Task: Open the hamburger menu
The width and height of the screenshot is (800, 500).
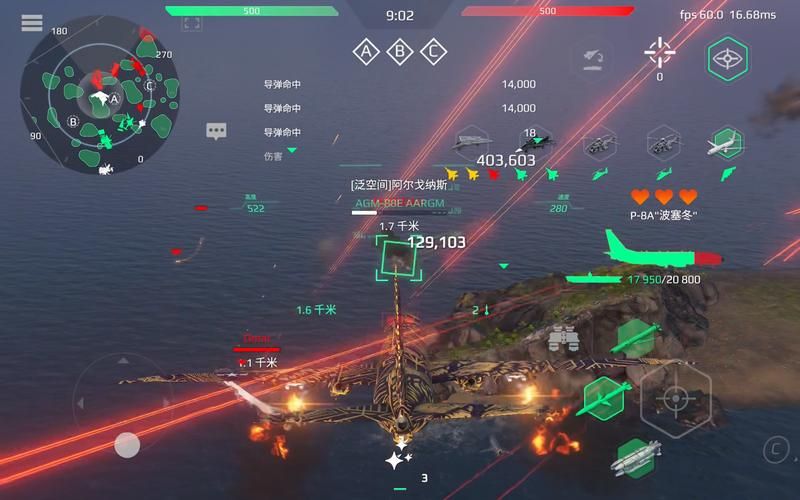Action: point(32,22)
